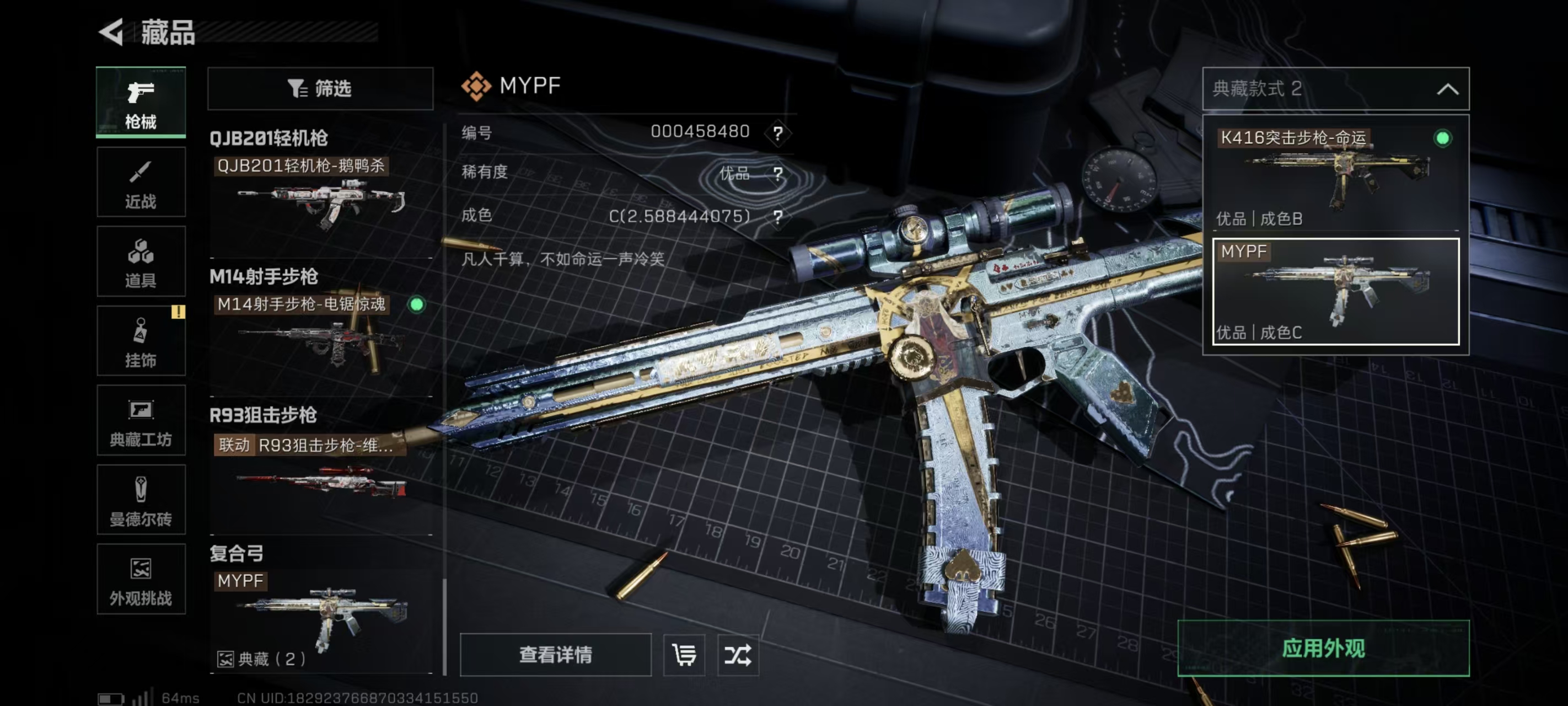
Task: Go back from the 藏品 screen
Action: click(x=112, y=31)
